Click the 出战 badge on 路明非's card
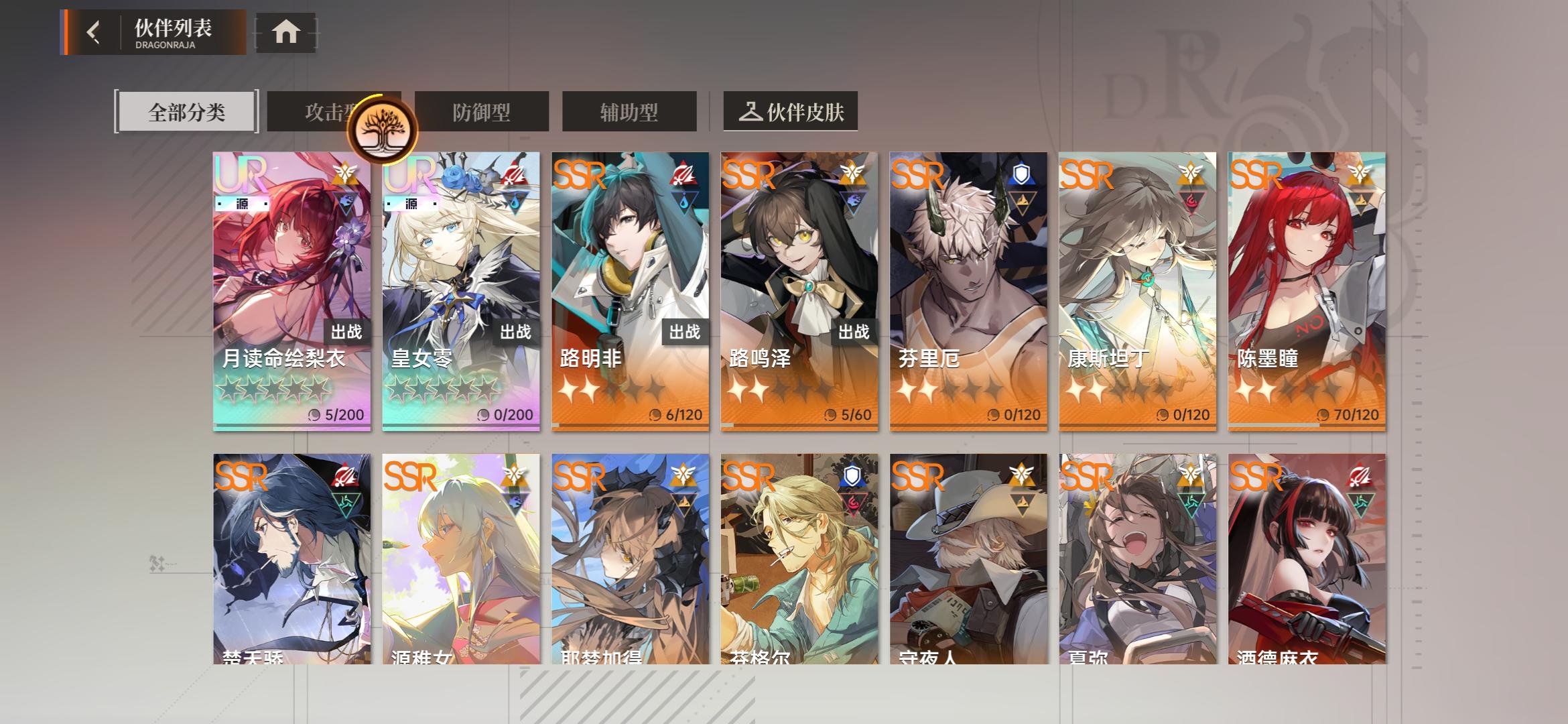 click(x=685, y=331)
